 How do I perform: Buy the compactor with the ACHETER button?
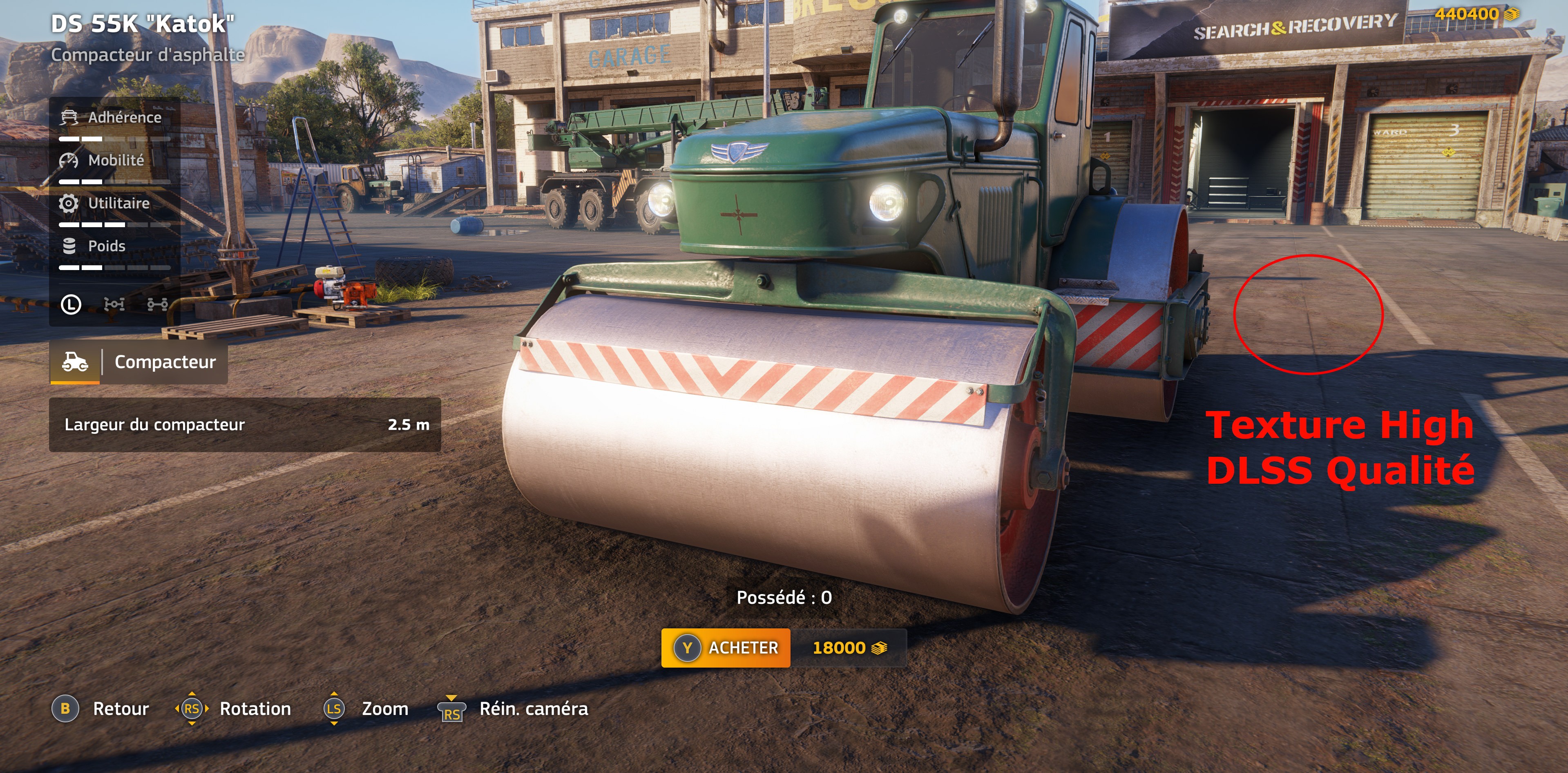tap(726, 648)
